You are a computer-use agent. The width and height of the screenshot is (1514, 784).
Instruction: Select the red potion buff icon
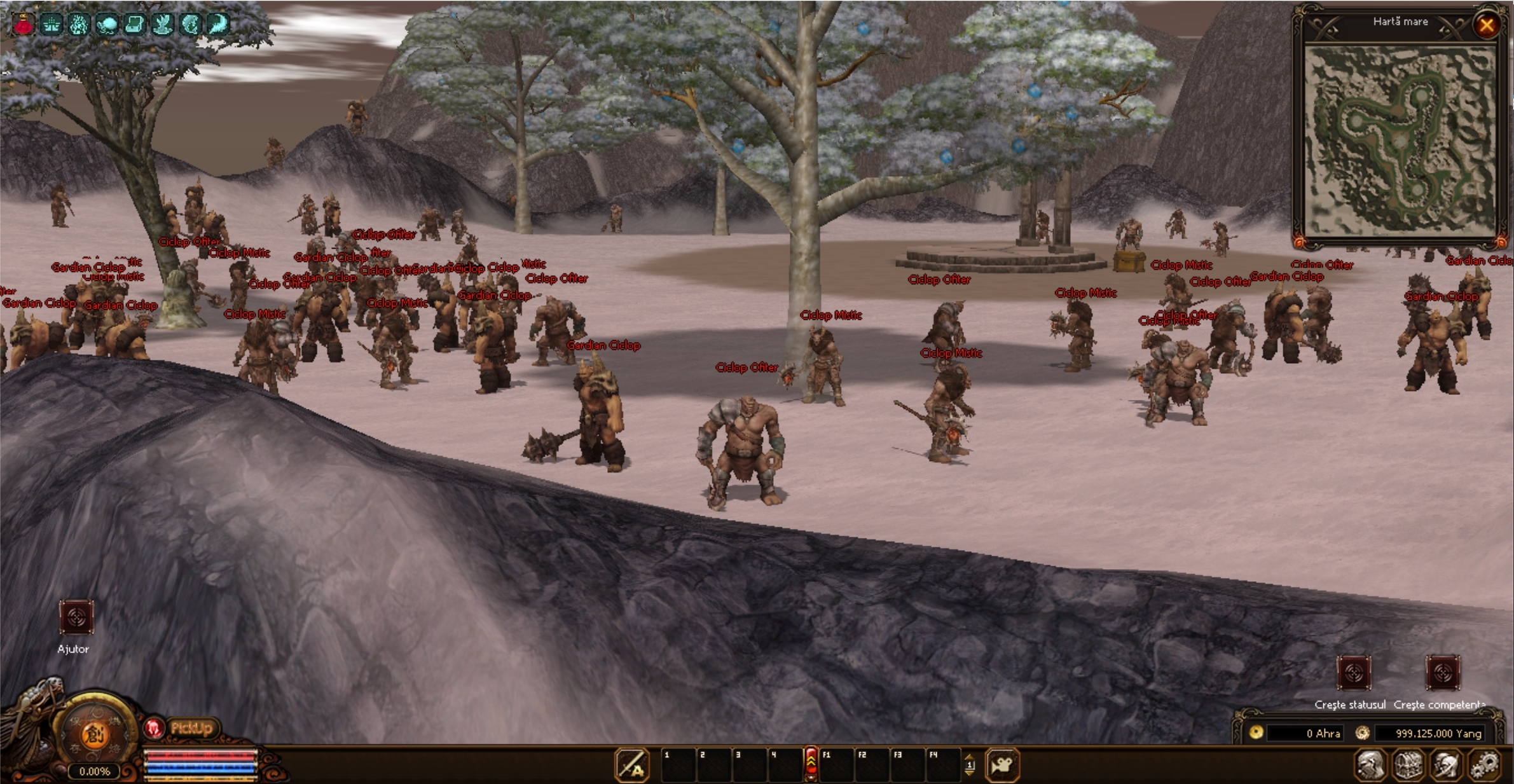click(x=24, y=24)
